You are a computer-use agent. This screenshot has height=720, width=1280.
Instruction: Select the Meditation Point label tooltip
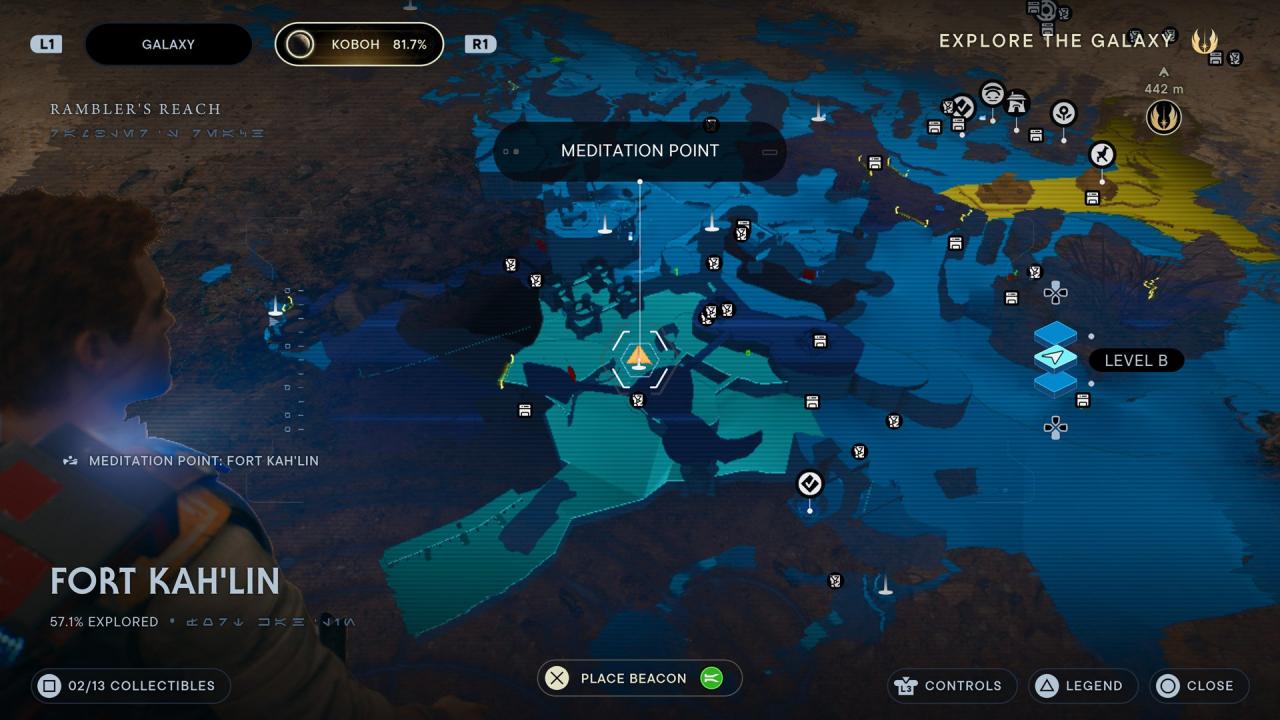[640, 151]
